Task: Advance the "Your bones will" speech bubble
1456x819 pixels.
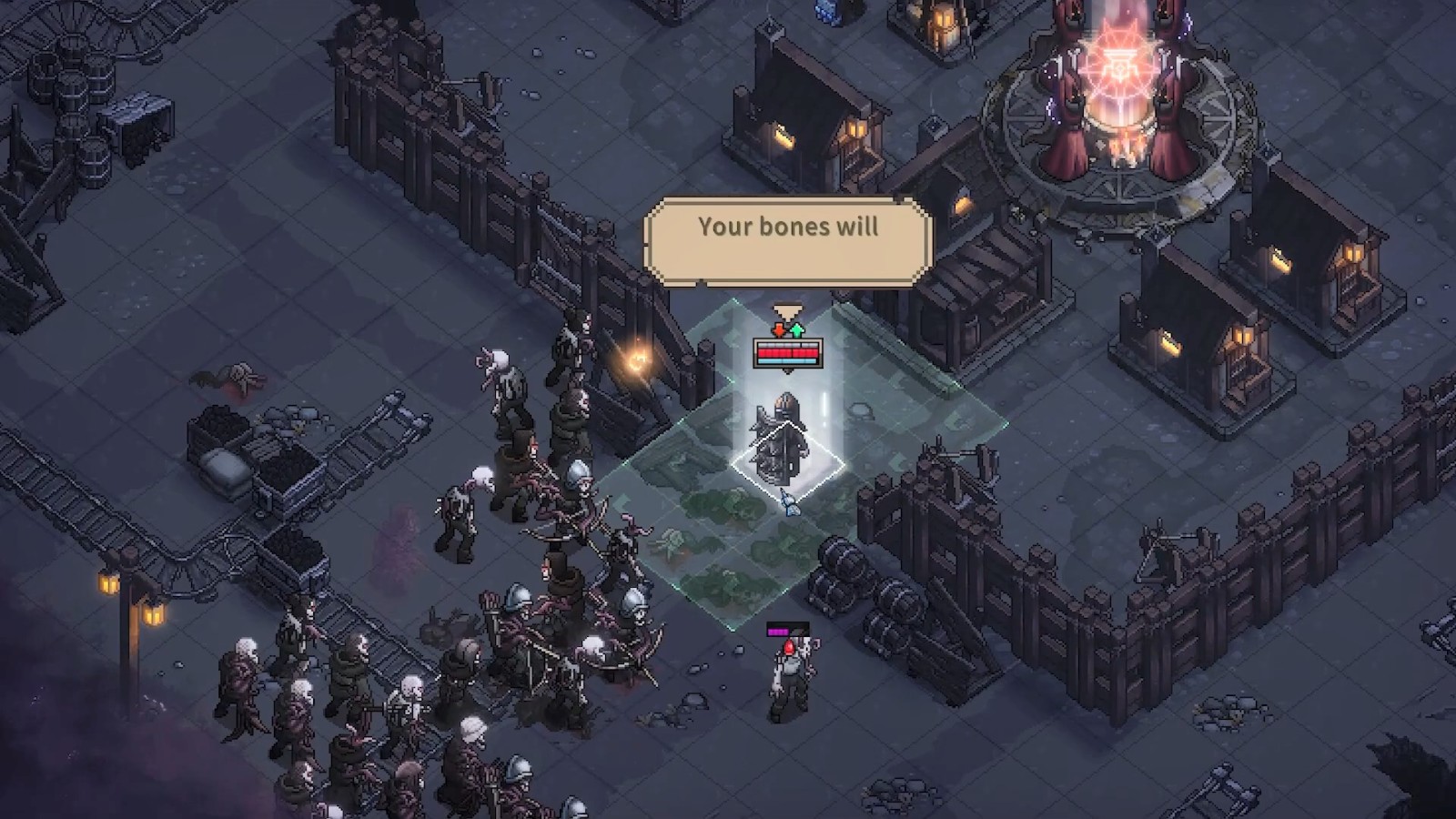Action: click(788, 241)
